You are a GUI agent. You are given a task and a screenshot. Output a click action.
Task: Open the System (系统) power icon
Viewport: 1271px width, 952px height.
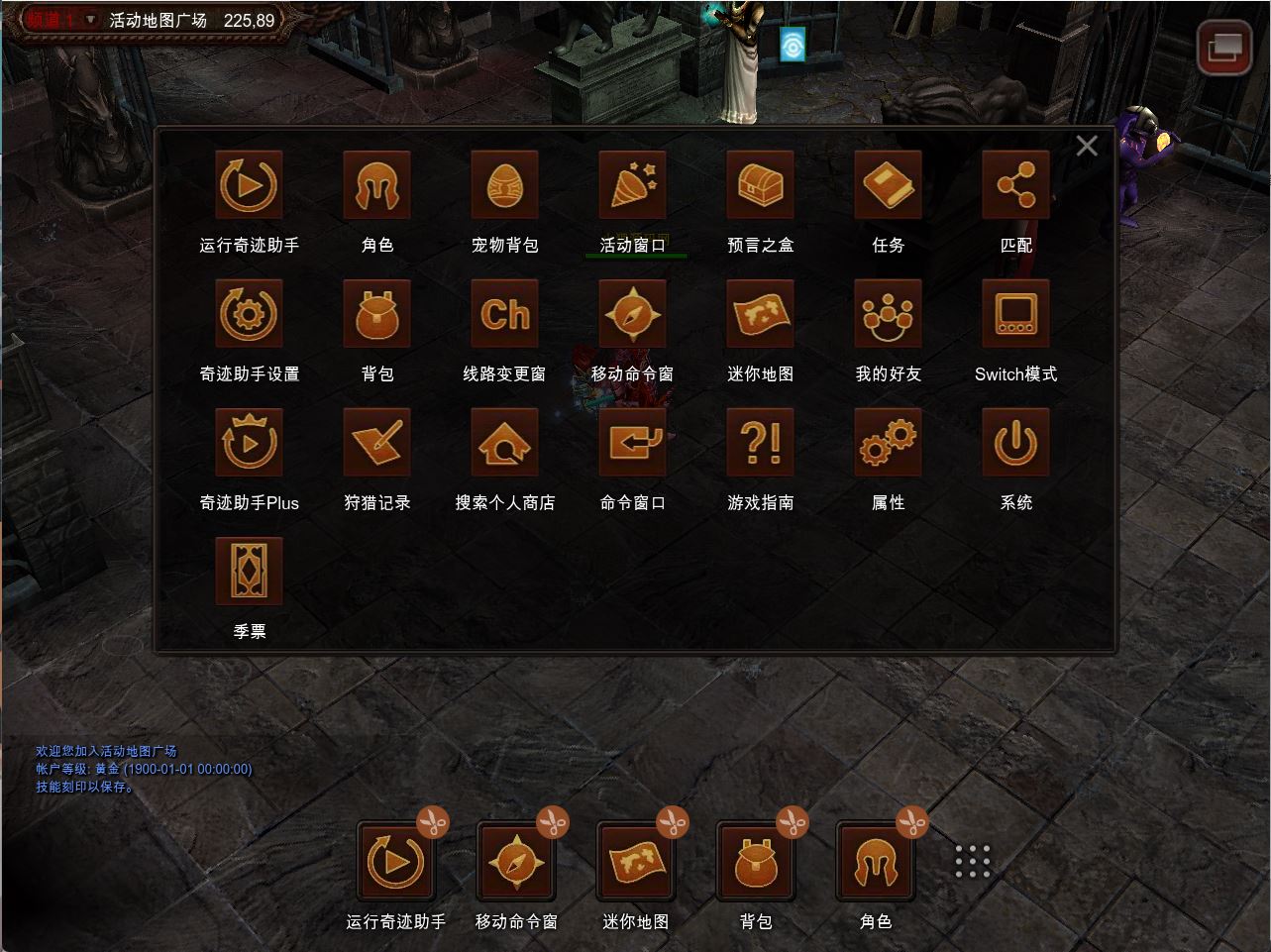click(1016, 443)
